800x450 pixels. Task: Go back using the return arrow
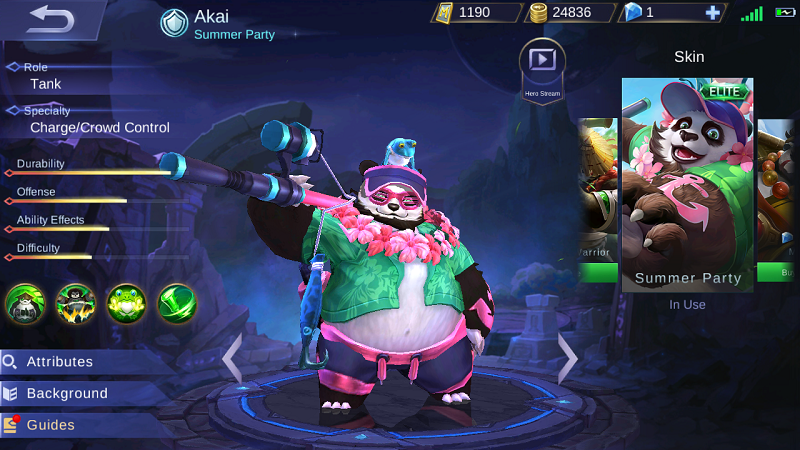pyautogui.click(x=52, y=17)
